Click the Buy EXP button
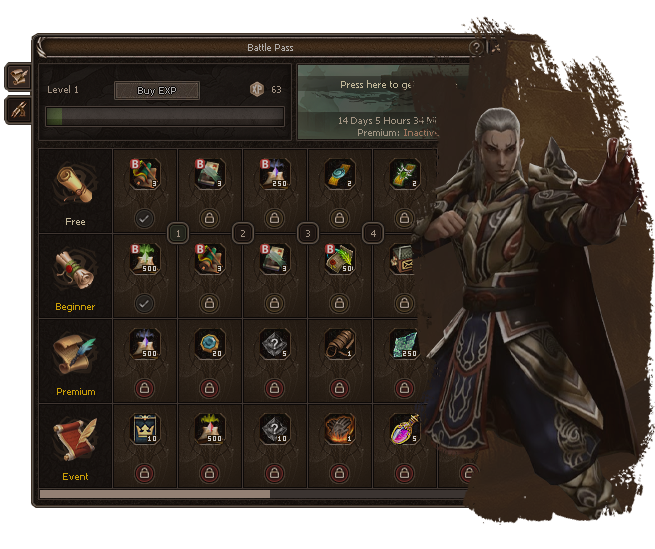 (156, 91)
